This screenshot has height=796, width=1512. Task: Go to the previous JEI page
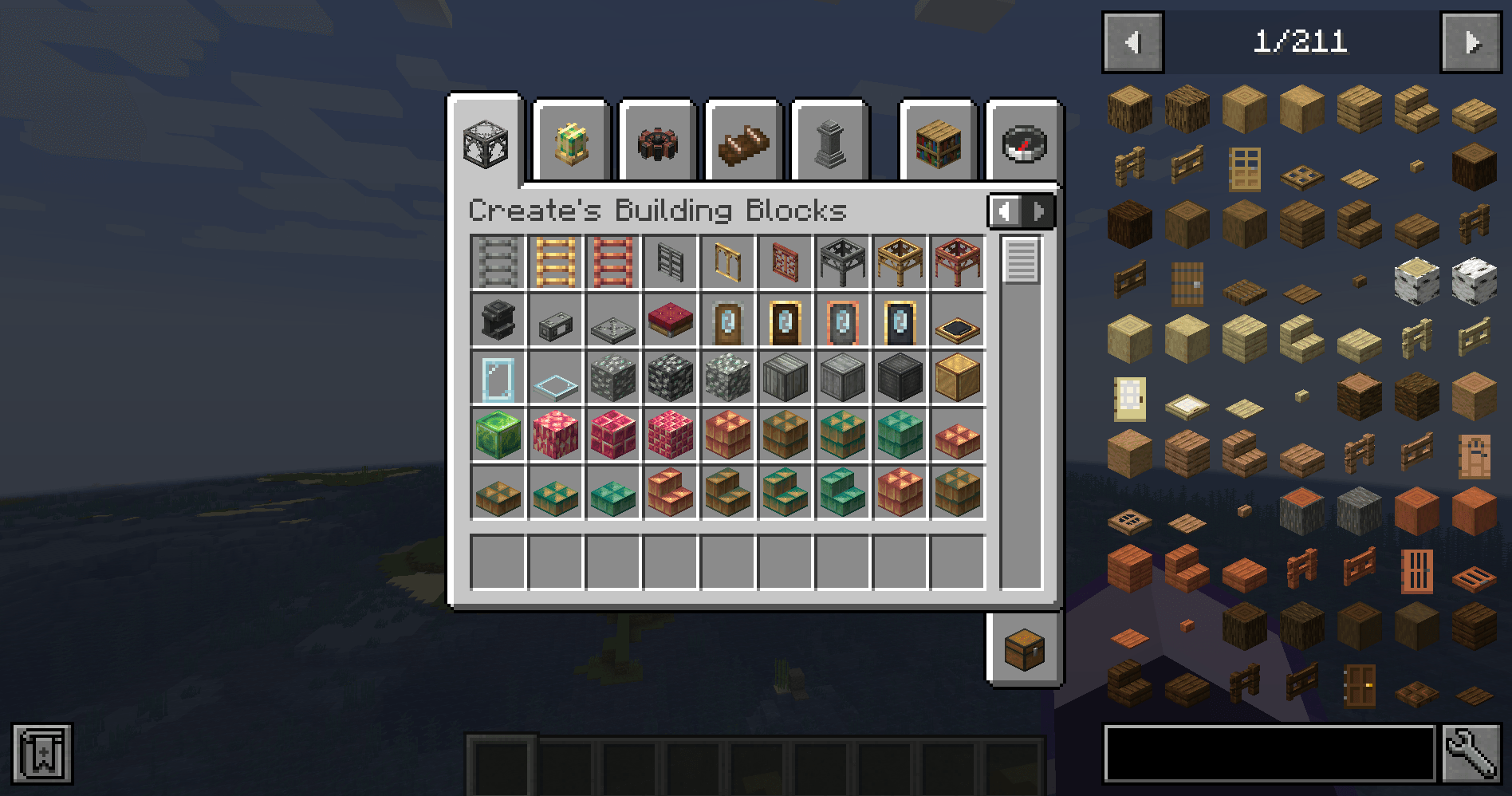(1132, 41)
